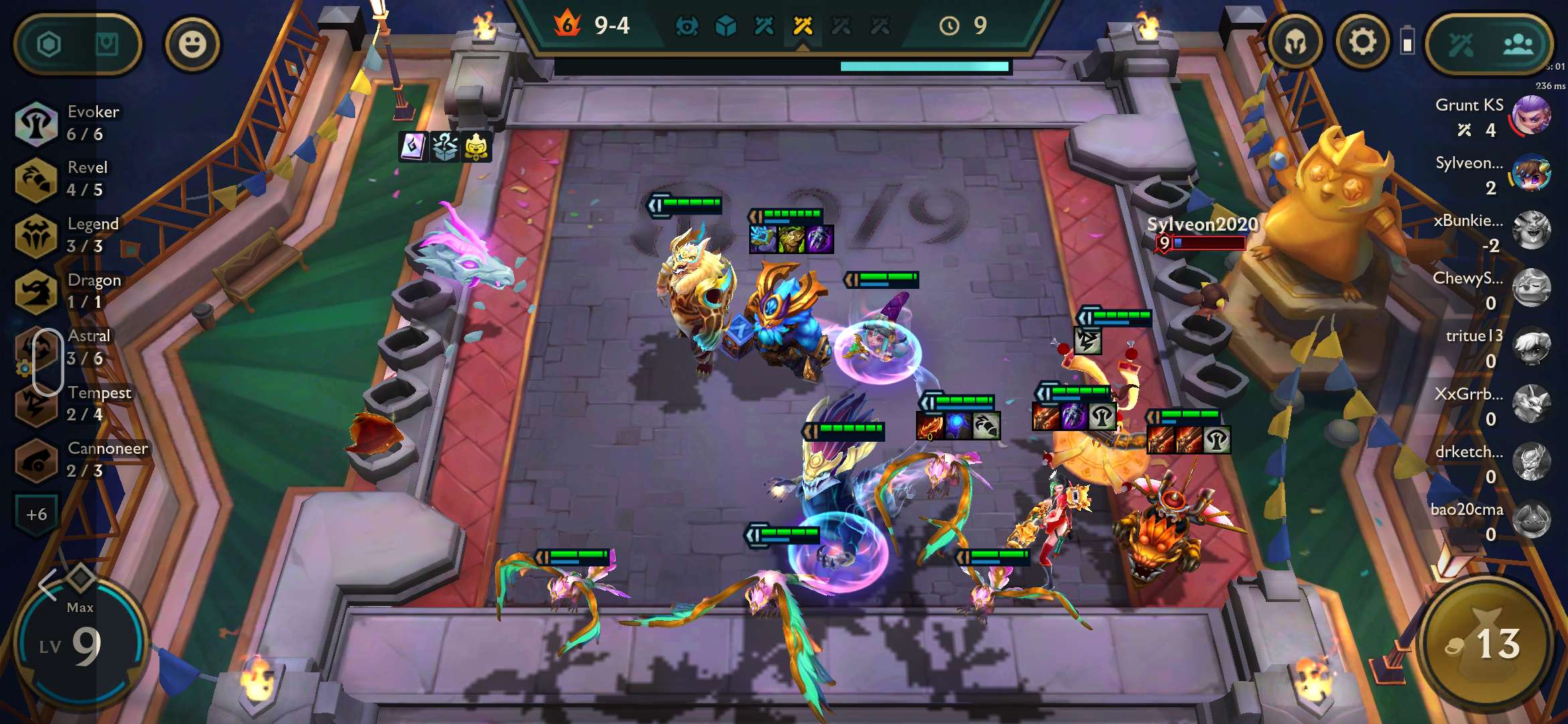Screen dimensions: 1568x724
Task: Toggle the crossed-swords and players panel
Action: pyautogui.click(x=1489, y=45)
